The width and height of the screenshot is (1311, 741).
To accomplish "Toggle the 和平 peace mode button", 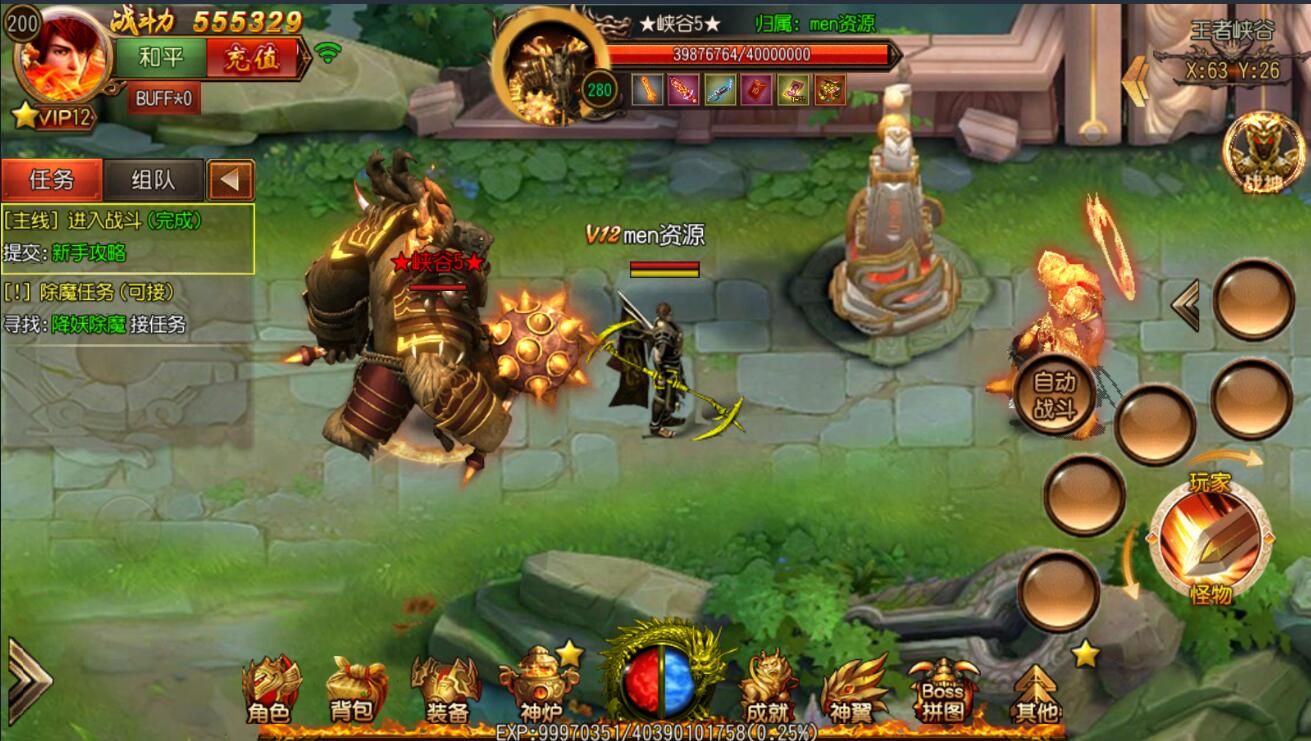I will tap(162, 58).
